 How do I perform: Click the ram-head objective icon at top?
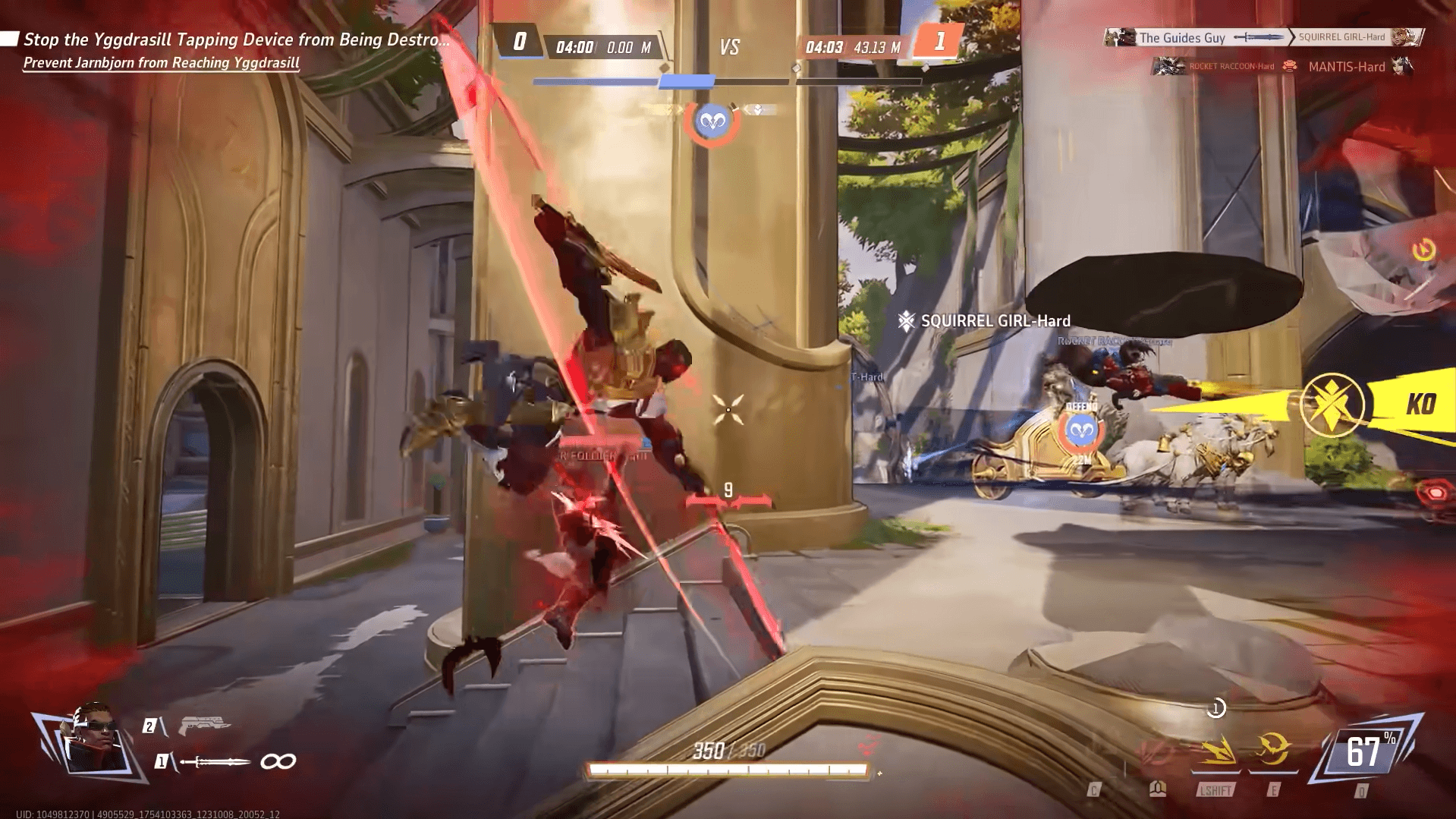point(712,121)
